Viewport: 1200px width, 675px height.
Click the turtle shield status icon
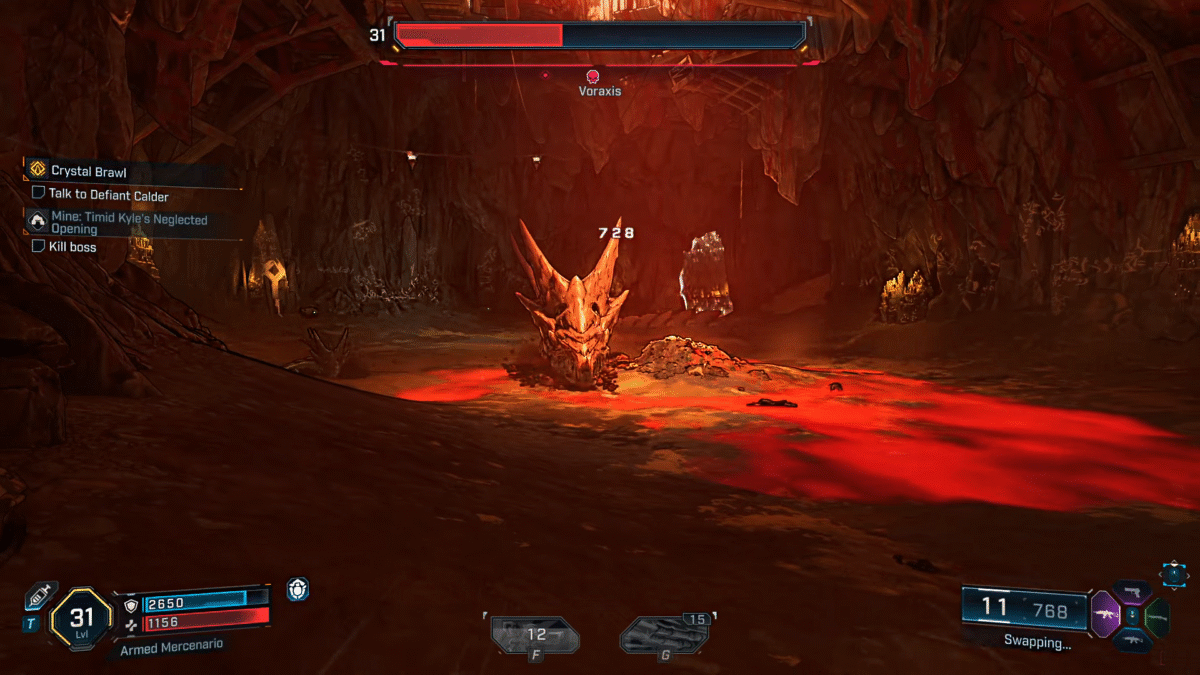pyautogui.click(x=297, y=590)
